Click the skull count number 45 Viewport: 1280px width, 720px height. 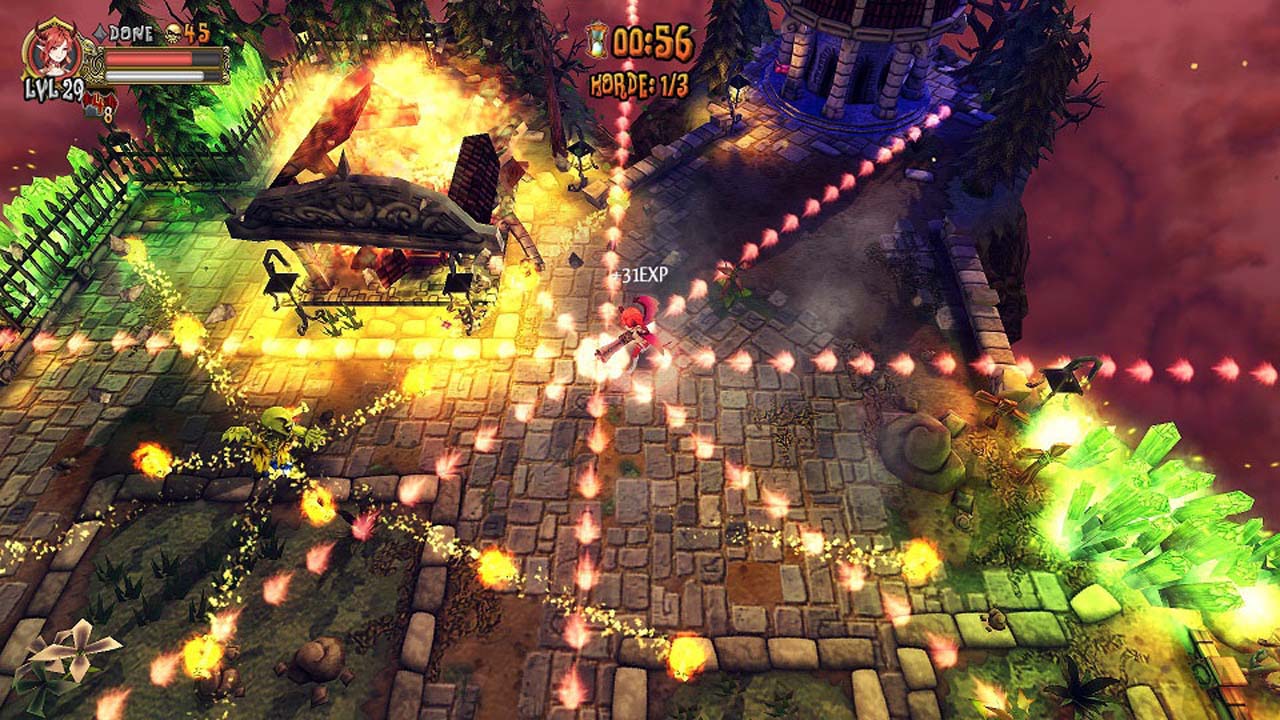click(x=194, y=32)
